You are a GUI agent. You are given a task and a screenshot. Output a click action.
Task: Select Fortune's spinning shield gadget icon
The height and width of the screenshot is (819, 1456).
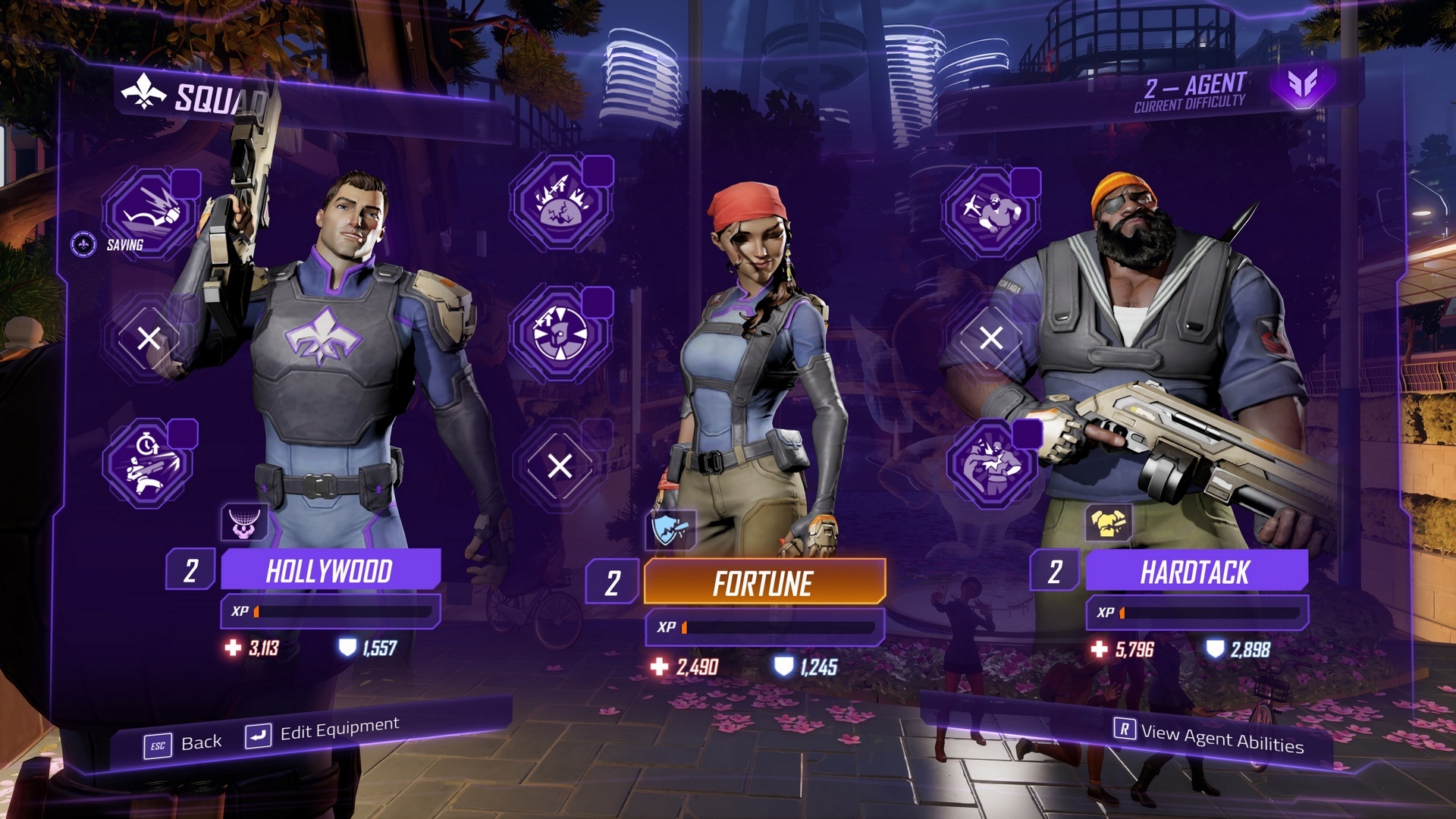point(560,334)
